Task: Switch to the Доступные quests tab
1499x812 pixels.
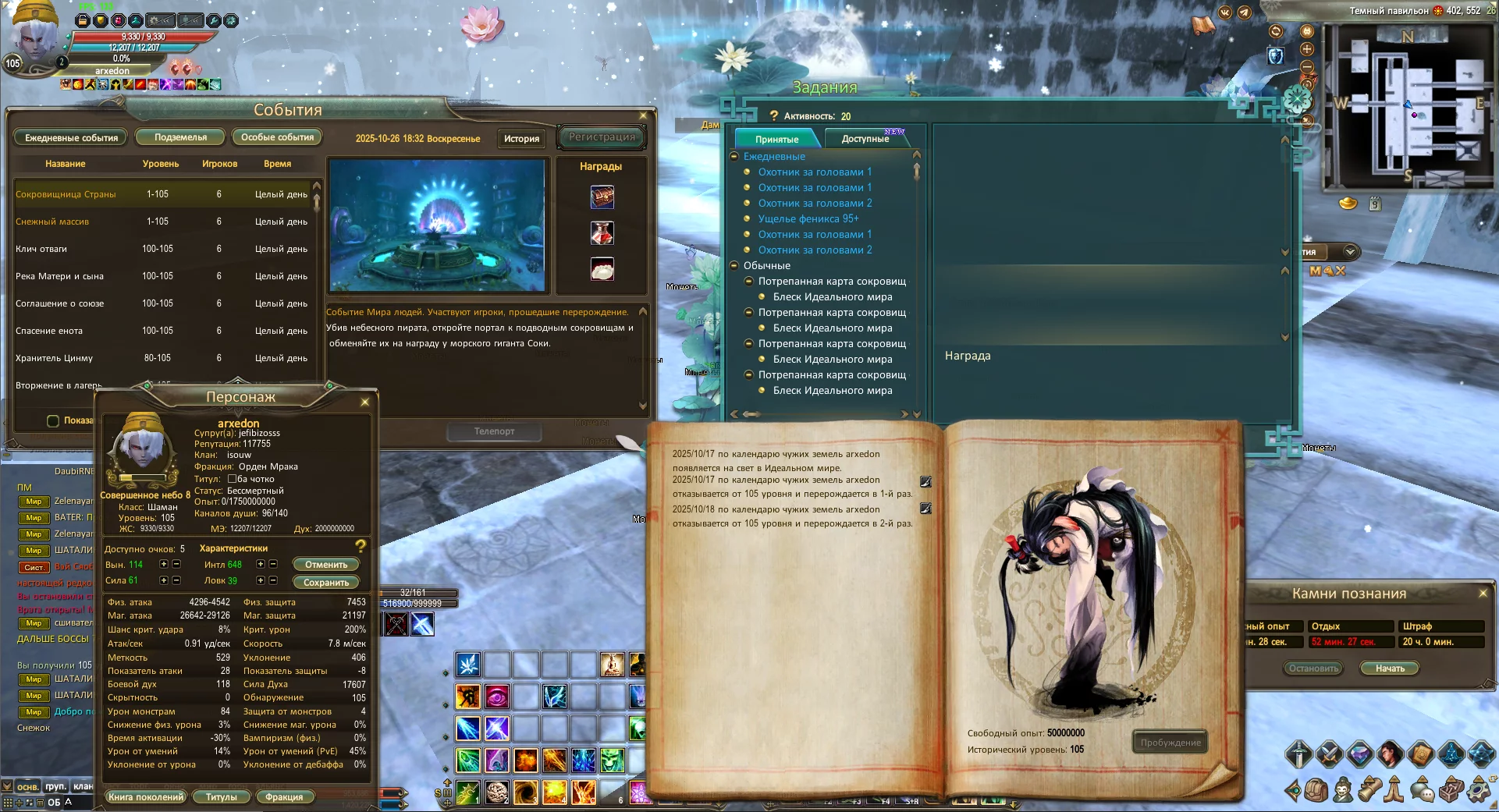Action: pos(865,139)
